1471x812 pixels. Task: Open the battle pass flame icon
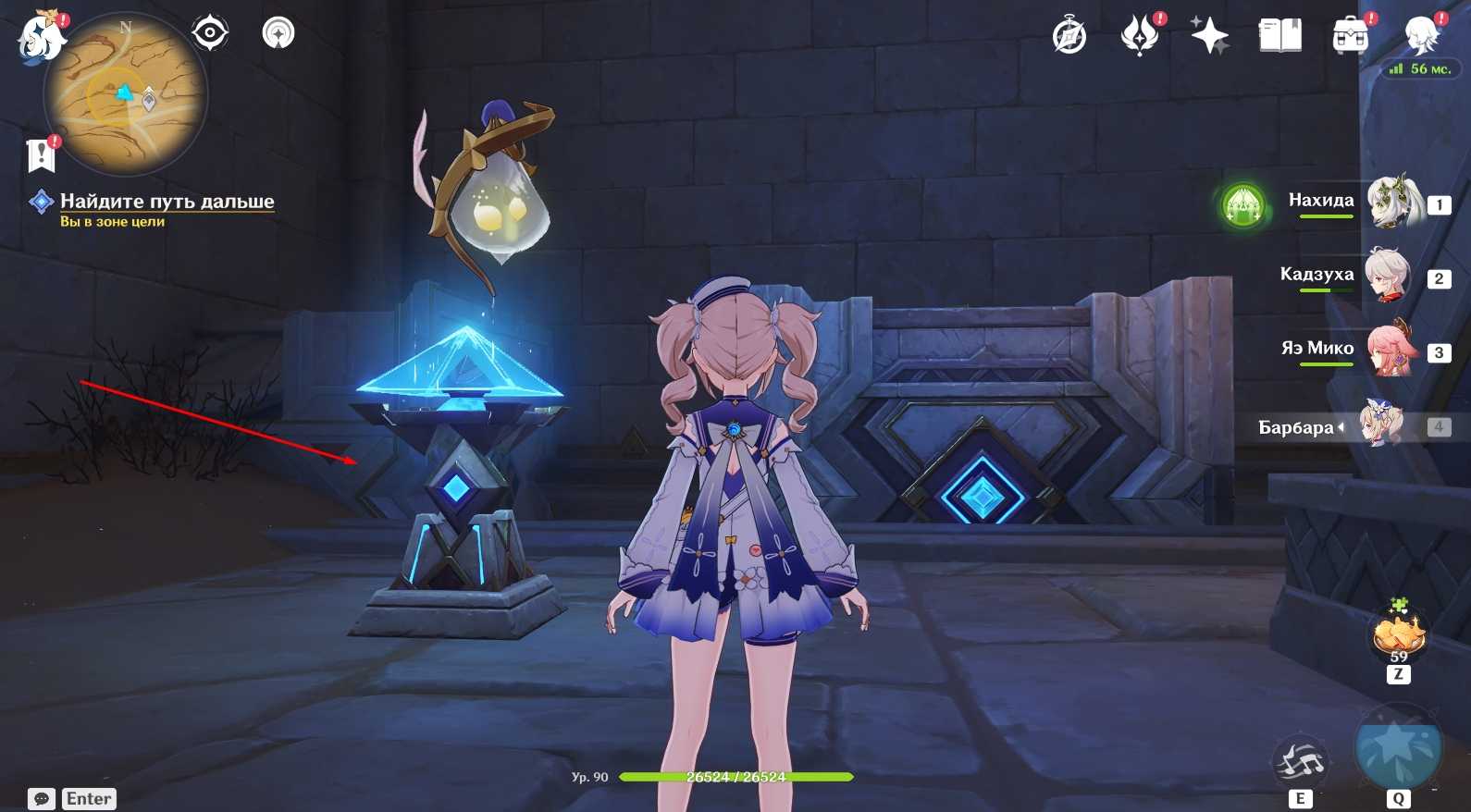[1140, 37]
